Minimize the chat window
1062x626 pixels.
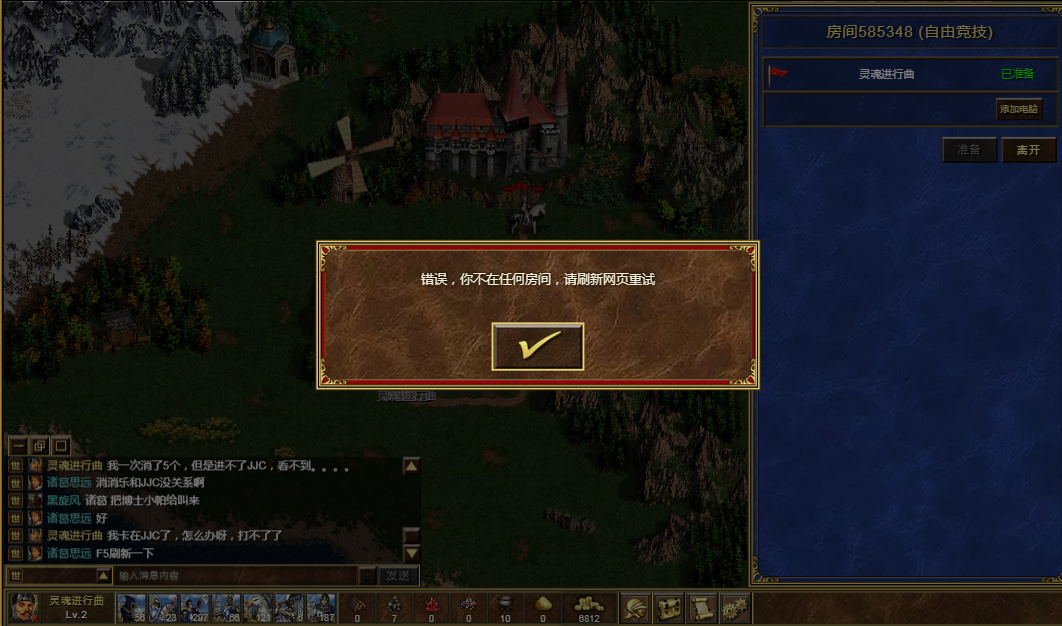click(17, 445)
